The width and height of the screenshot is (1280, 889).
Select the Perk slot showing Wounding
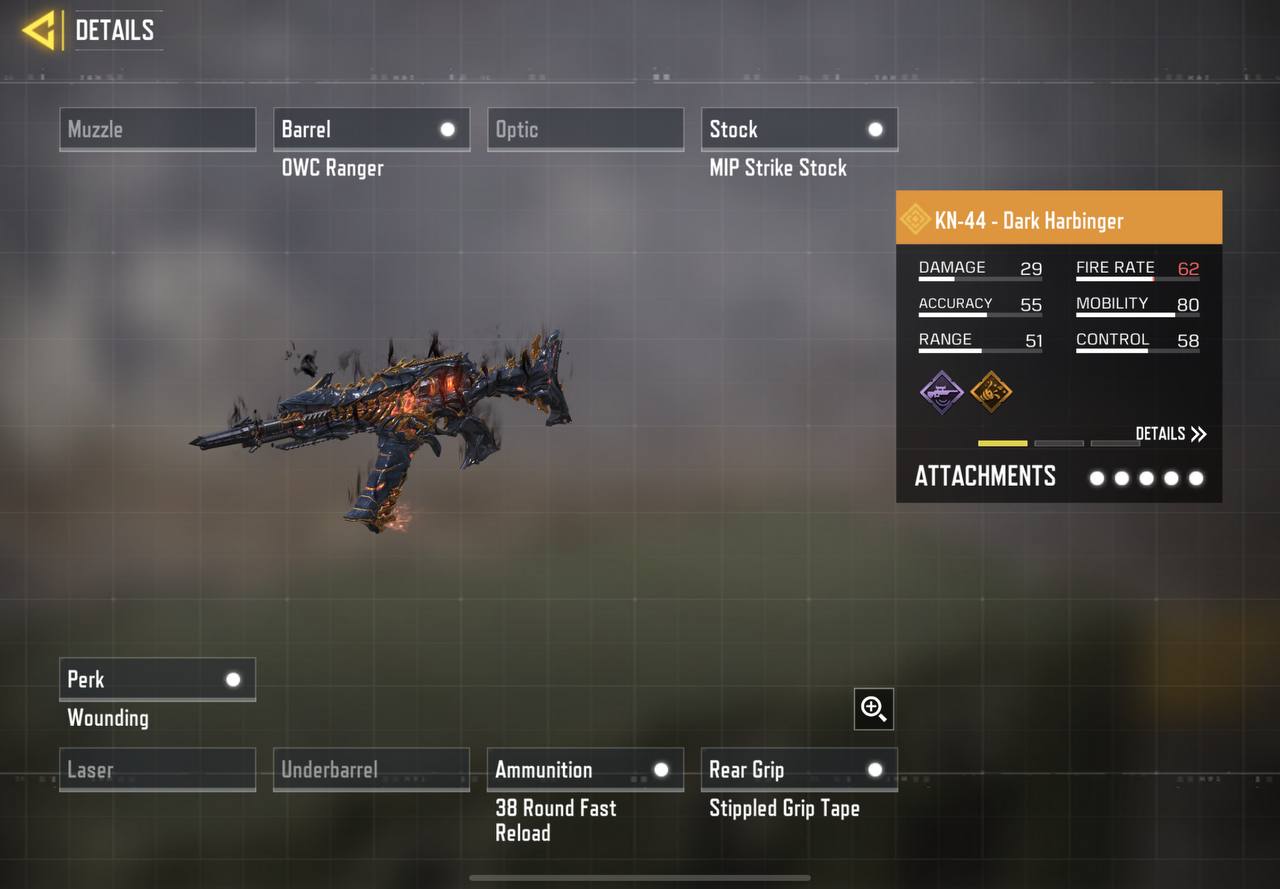tap(157, 679)
